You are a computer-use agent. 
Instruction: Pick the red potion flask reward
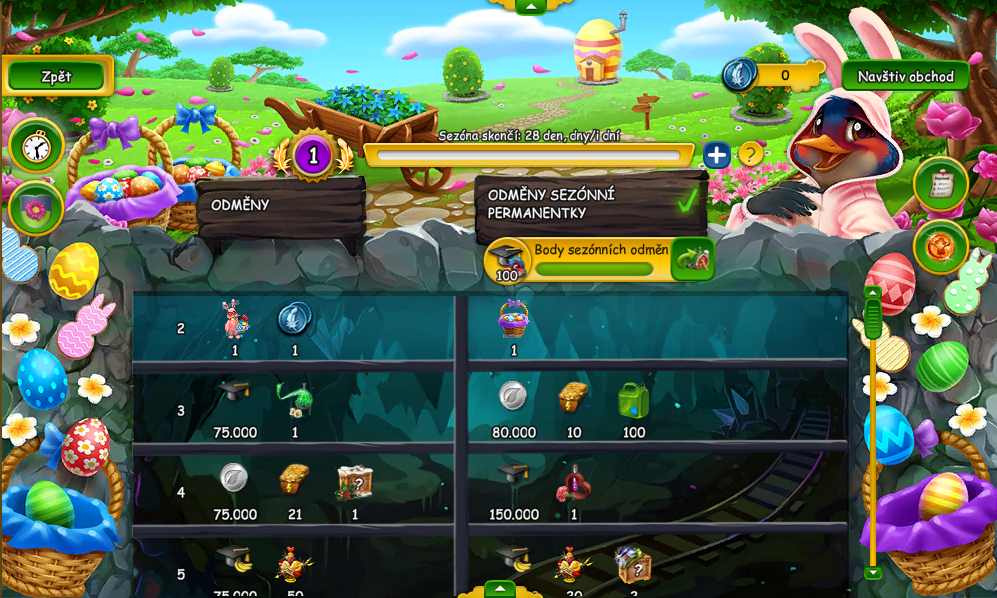[x=574, y=484]
